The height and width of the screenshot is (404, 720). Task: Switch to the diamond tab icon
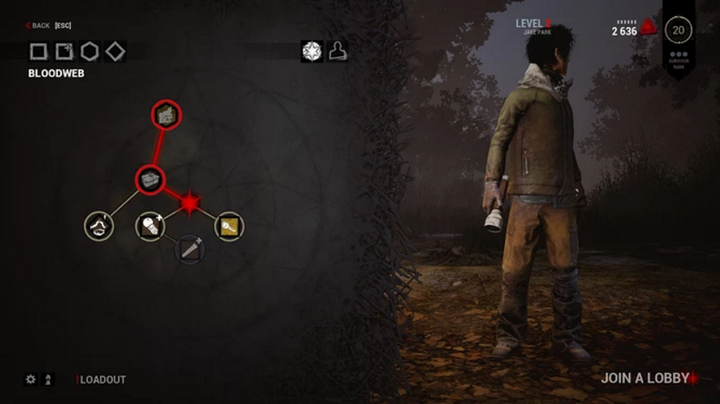116,51
